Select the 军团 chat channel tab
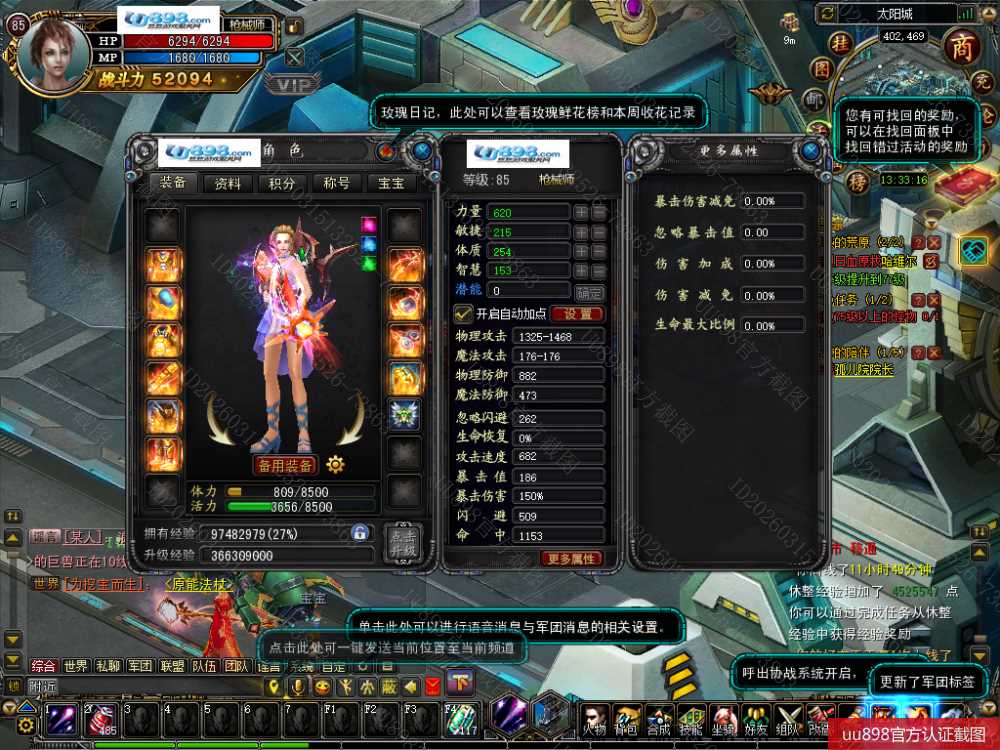Screen dimensions: 1000x750 pos(139,666)
